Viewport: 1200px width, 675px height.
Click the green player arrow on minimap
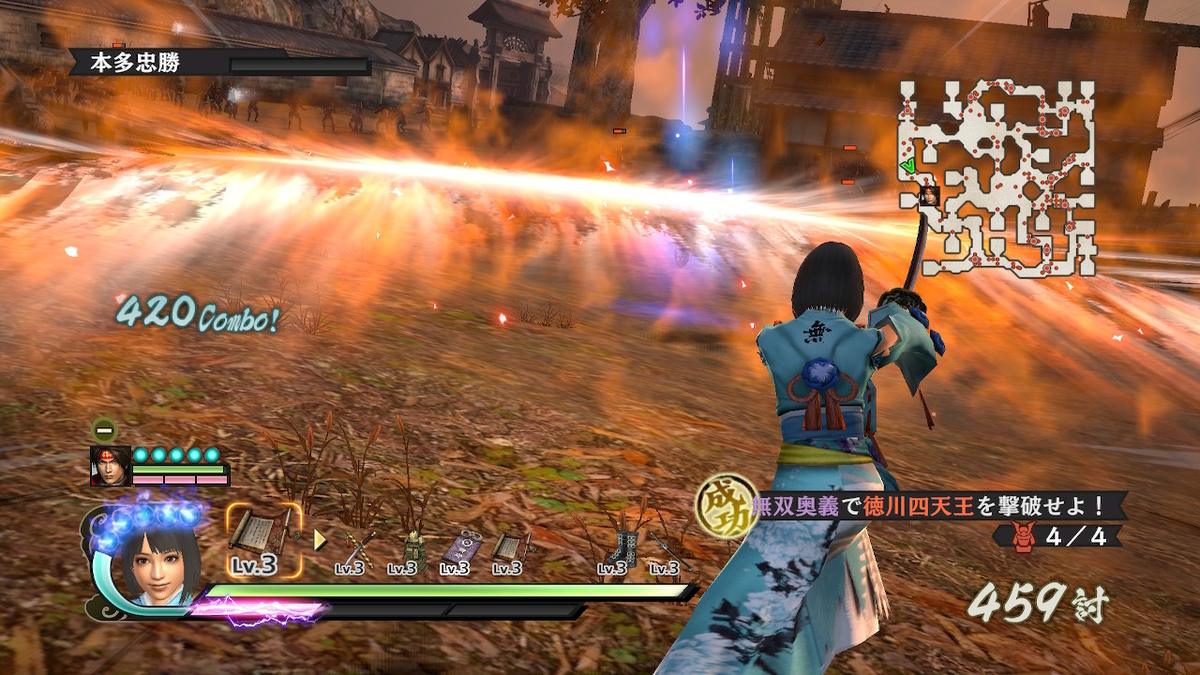(907, 165)
